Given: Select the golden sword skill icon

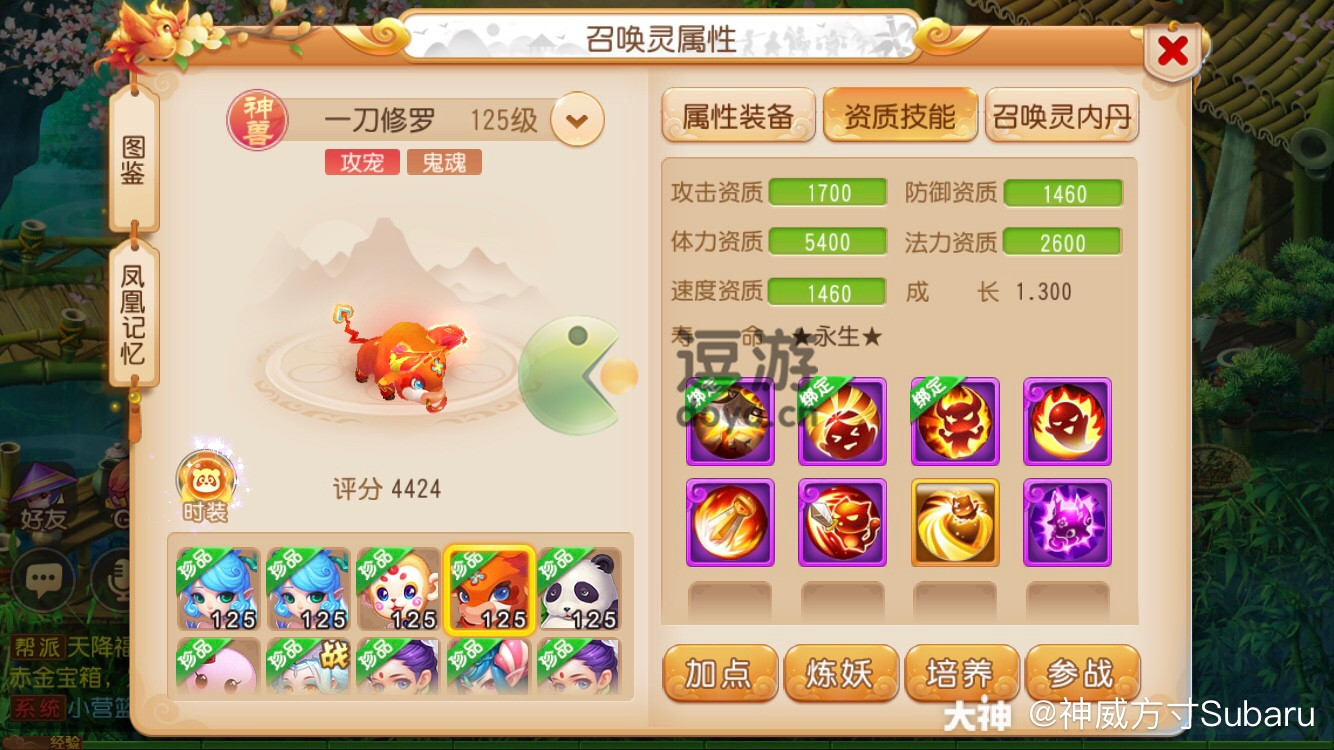Looking at the screenshot, I should (729, 521).
